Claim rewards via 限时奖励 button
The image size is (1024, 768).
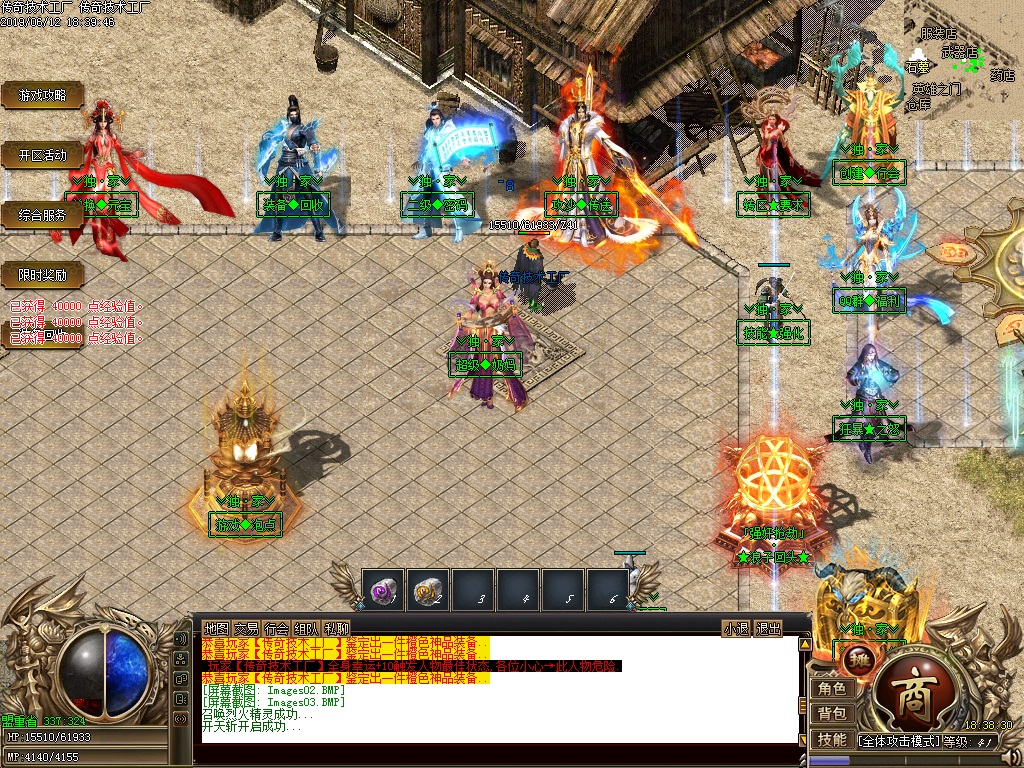click(x=42, y=274)
